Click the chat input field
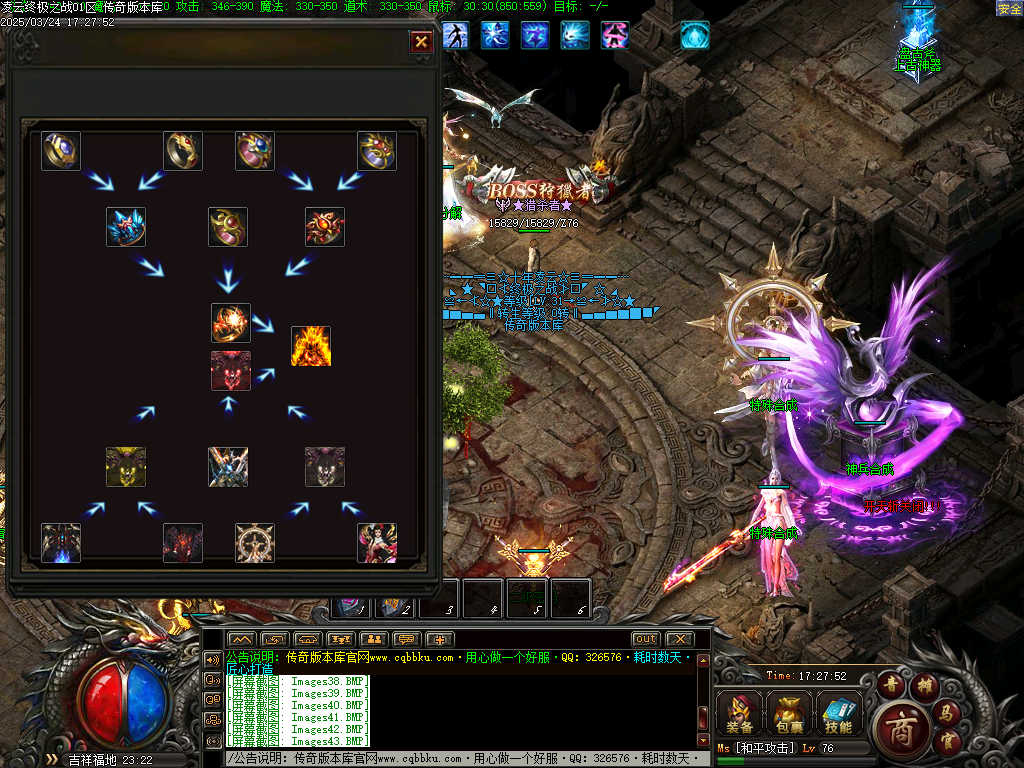The height and width of the screenshot is (768, 1024). pyautogui.click(x=460, y=760)
